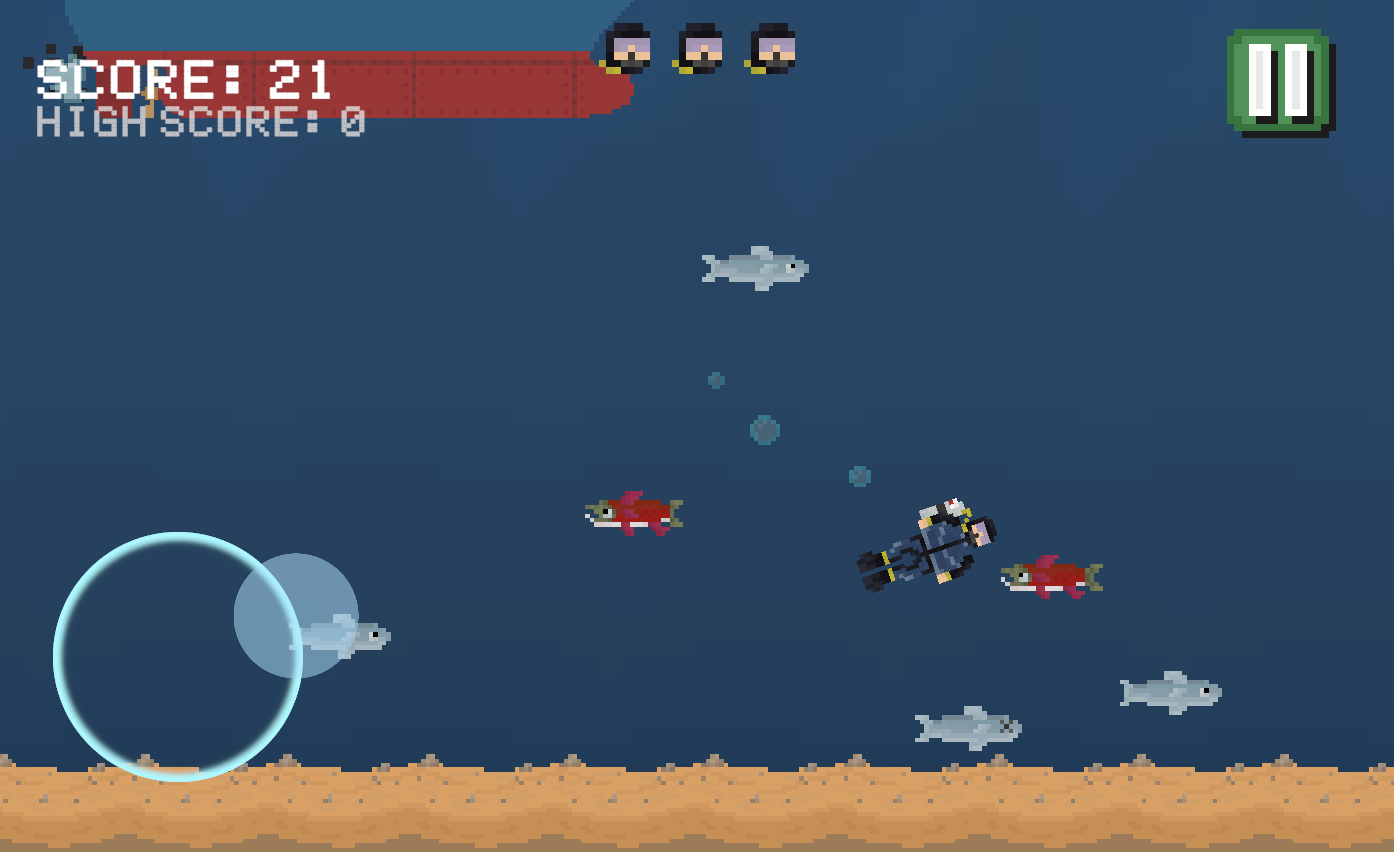Click the leftmost red salmon fish
This screenshot has width=1394, height=852.
[635, 513]
